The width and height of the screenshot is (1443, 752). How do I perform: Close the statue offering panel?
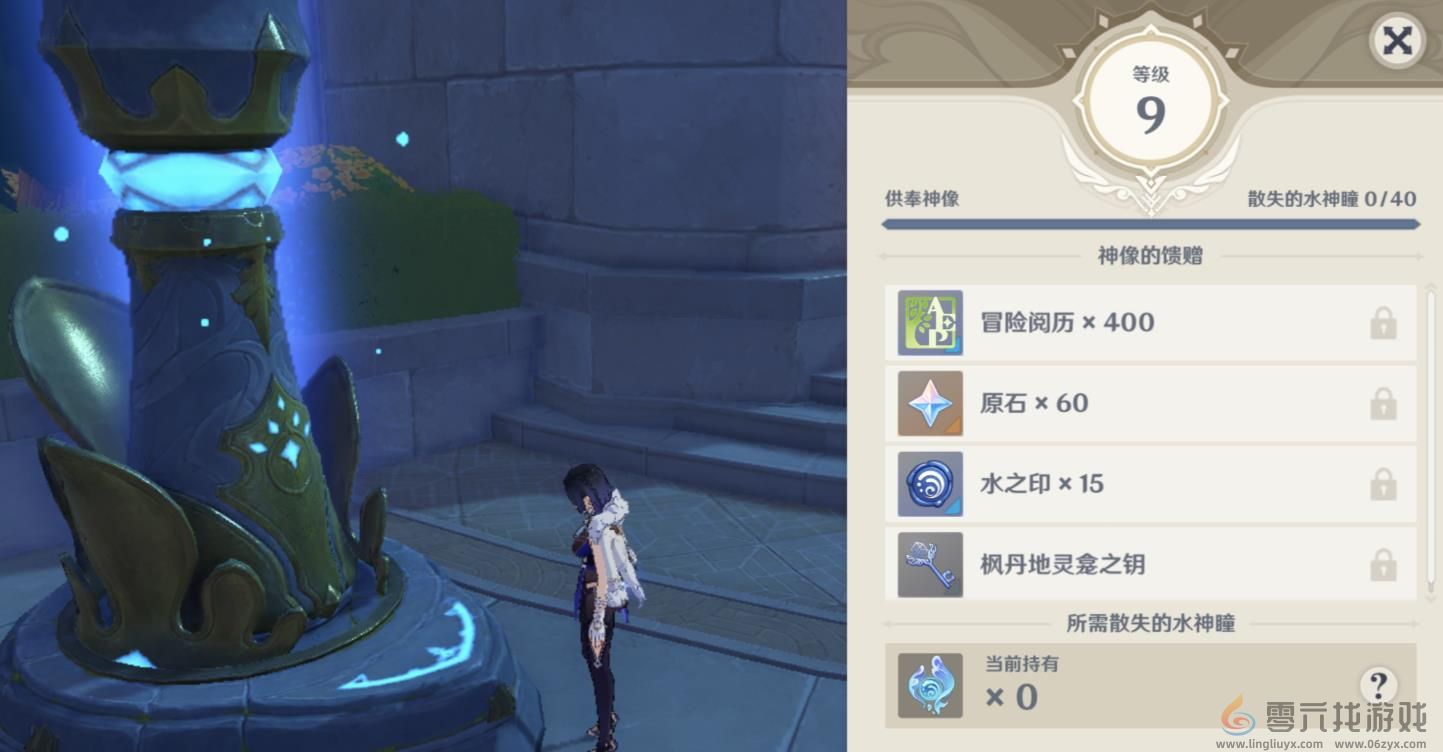click(1396, 42)
